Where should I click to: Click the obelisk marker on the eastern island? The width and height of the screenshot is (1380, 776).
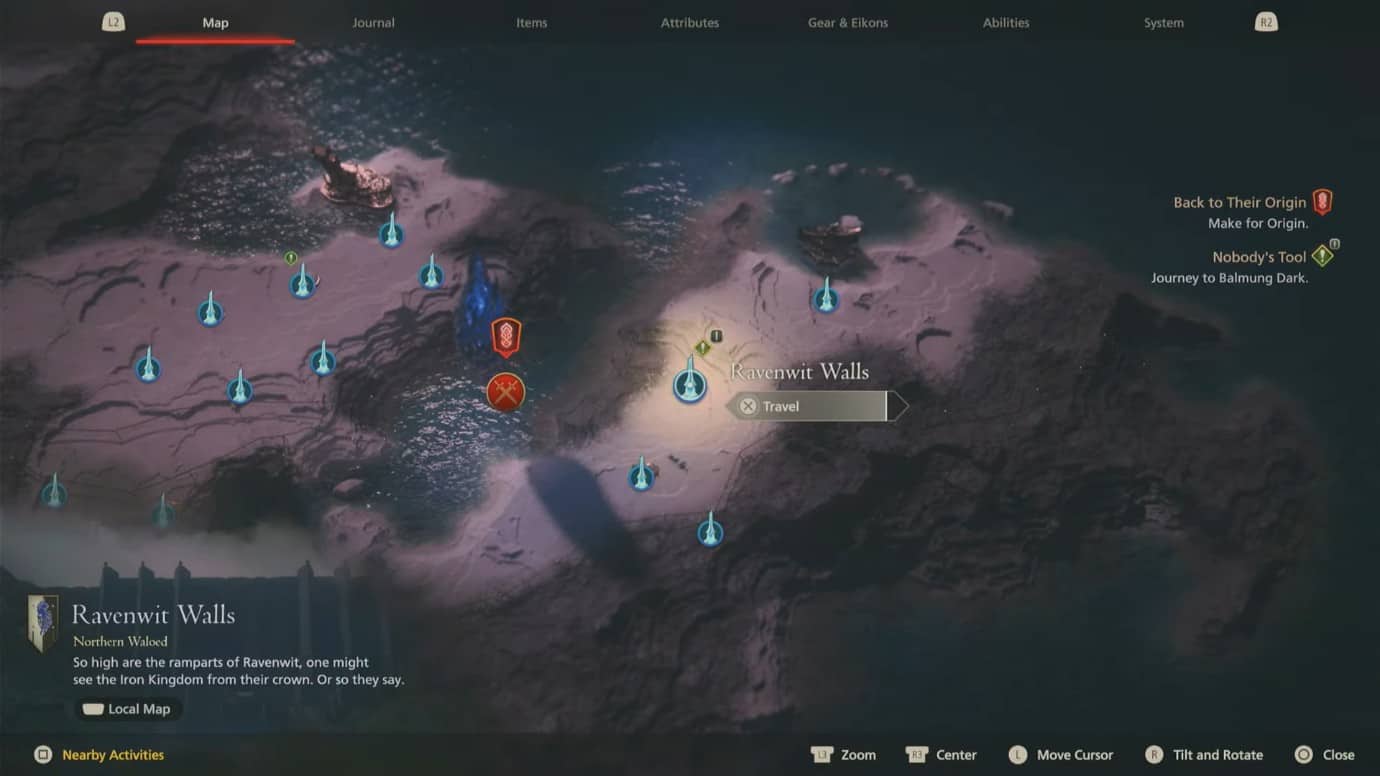coord(826,297)
